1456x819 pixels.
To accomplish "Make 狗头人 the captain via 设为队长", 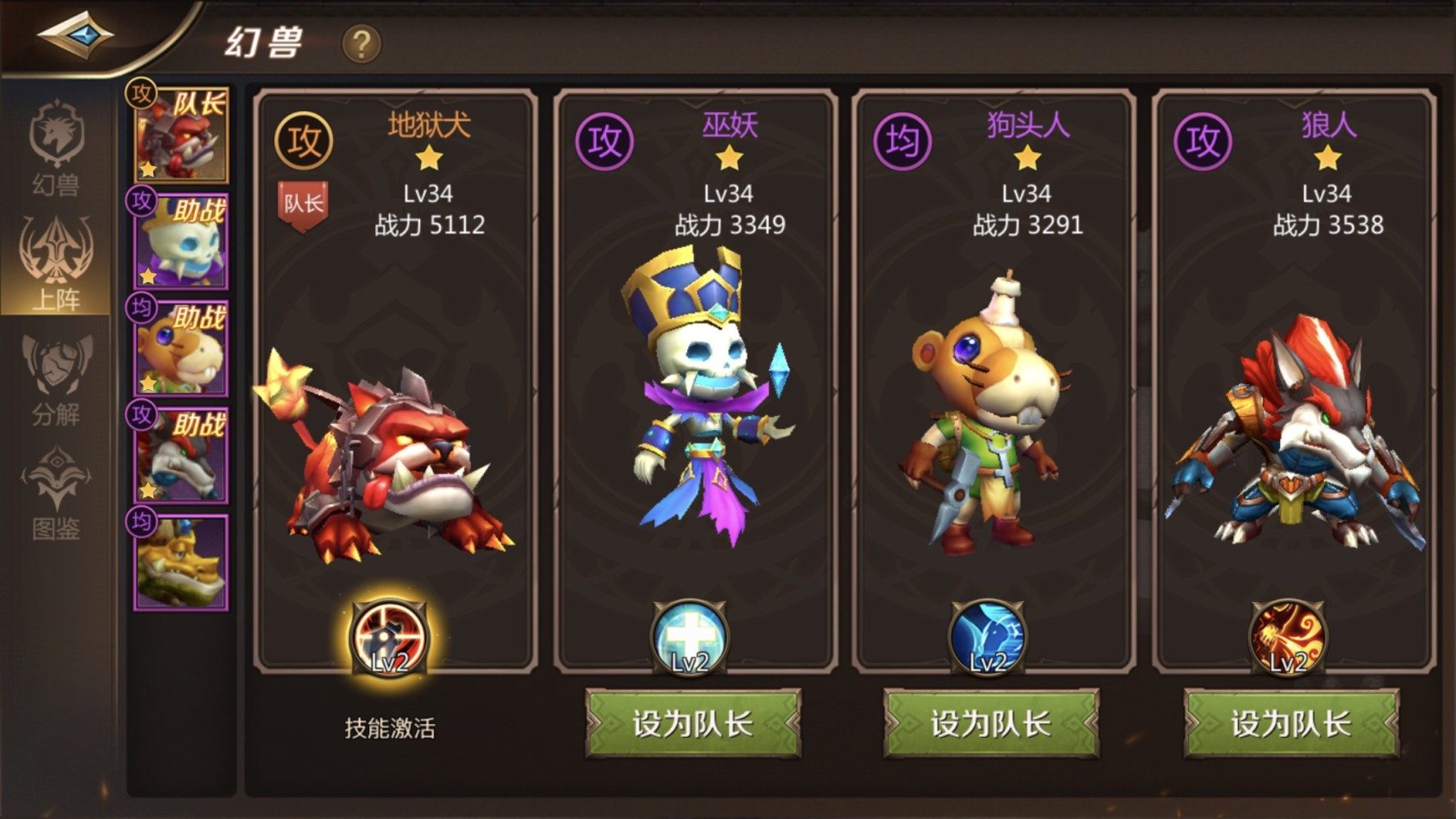I will [991, 723].
